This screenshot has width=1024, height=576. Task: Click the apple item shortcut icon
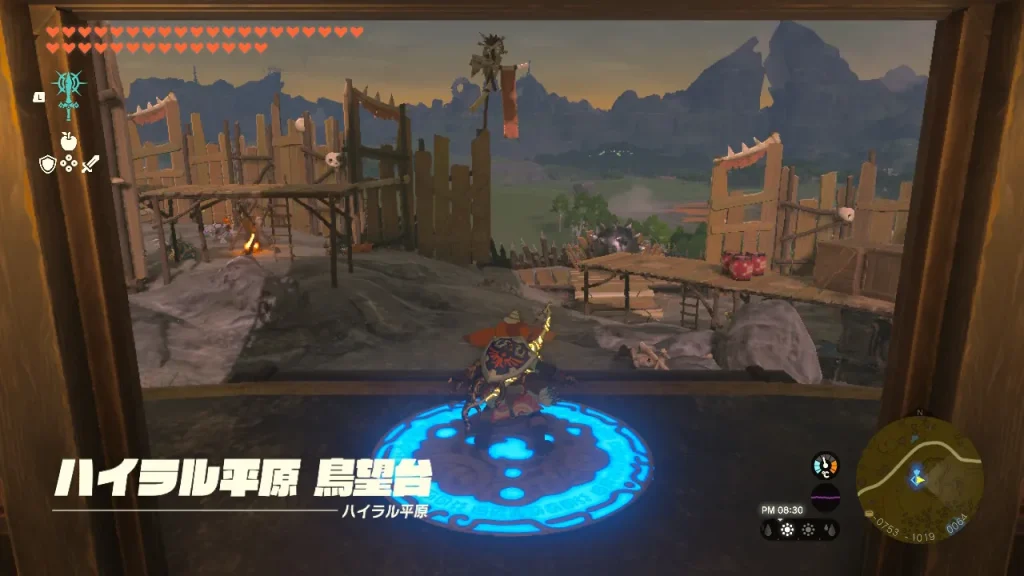pos(68,140)
